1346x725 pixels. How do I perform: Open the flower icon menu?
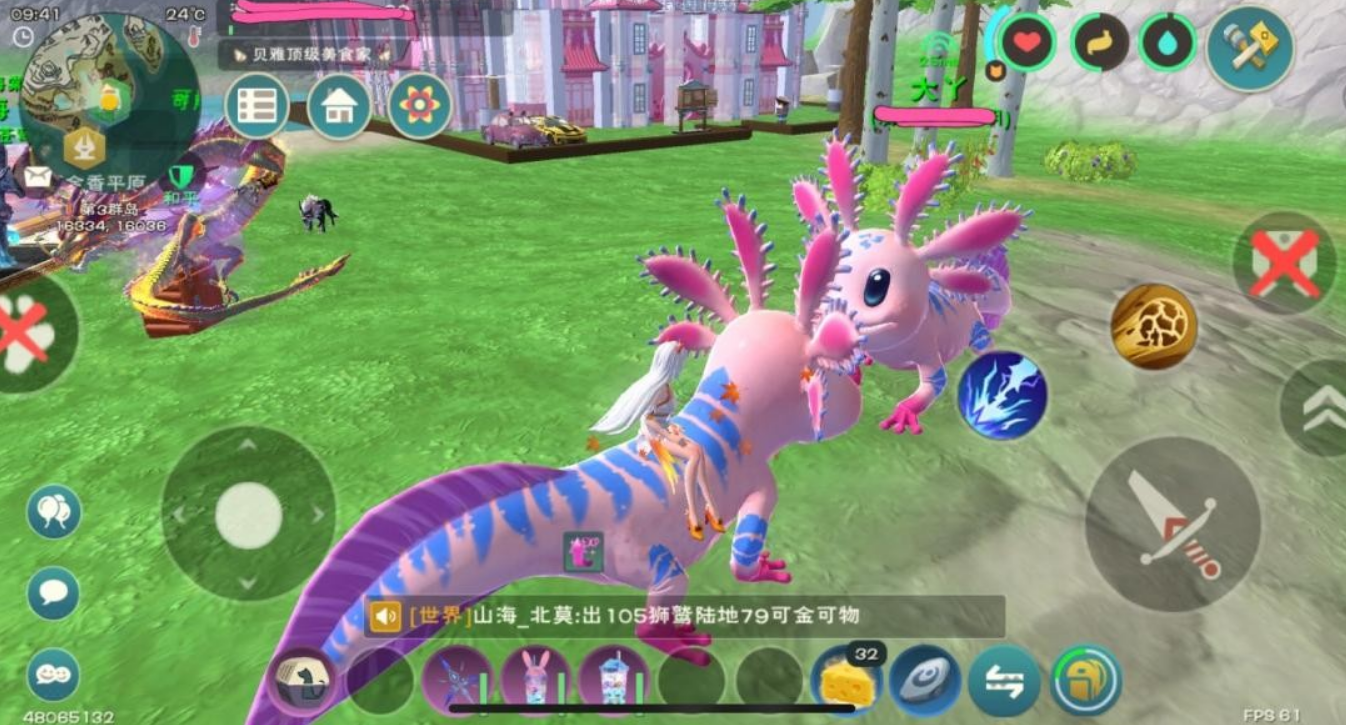(420, 106)
